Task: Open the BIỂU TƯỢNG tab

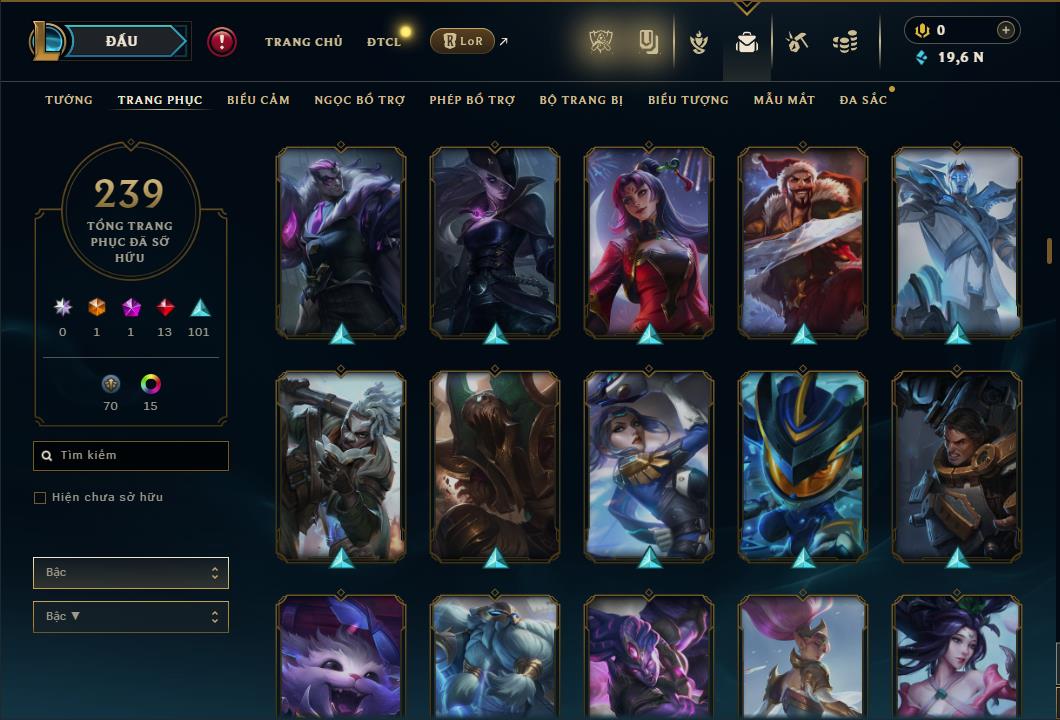Action: click(688, 100)
